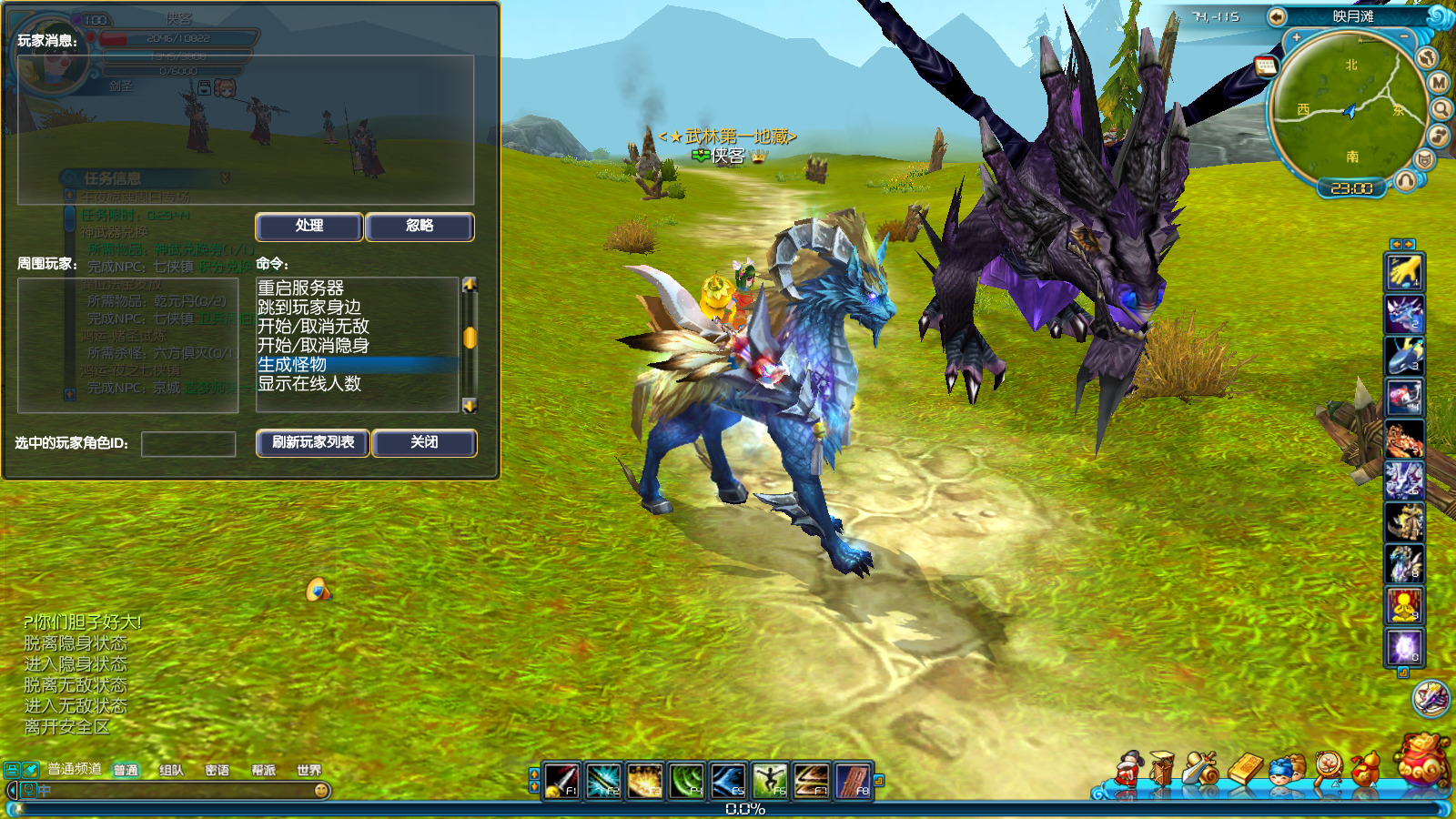Select the 重启服务器 command
1456x819 pixels.
tap(300, 288)
